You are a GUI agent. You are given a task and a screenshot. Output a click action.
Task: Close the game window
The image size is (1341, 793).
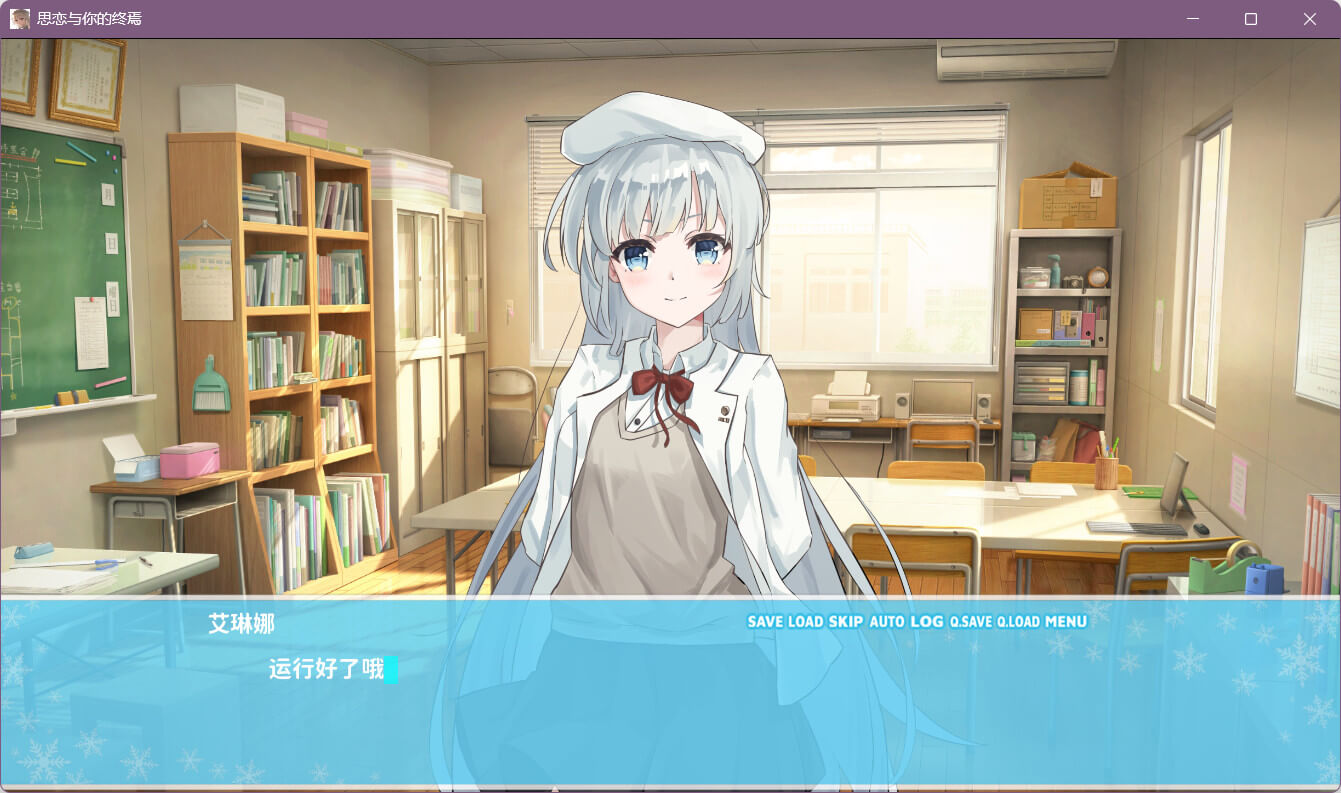click(x=1310, y=19)
